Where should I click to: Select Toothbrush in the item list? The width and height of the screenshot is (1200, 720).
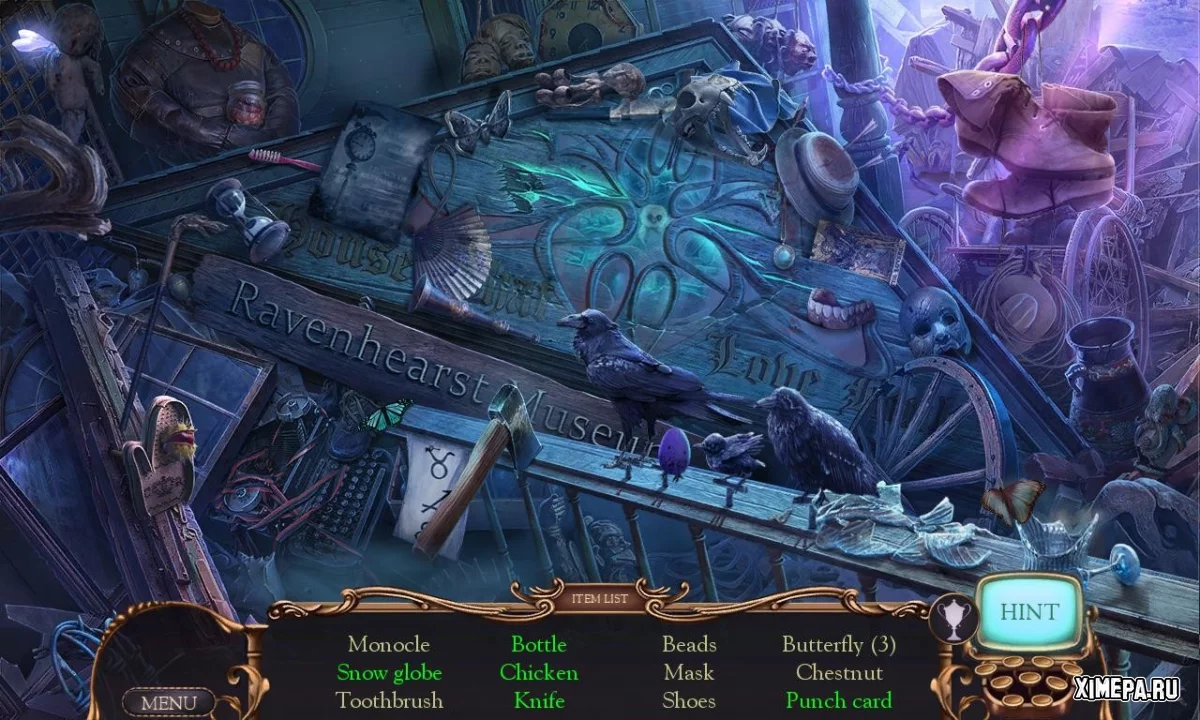coord(389,700)
